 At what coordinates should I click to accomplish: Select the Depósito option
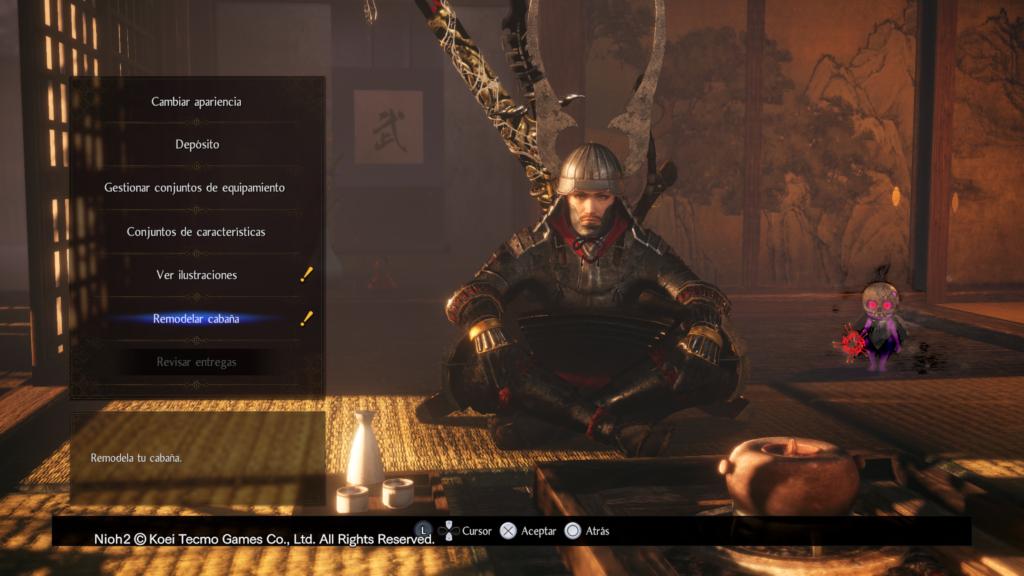tap(196, 145)
